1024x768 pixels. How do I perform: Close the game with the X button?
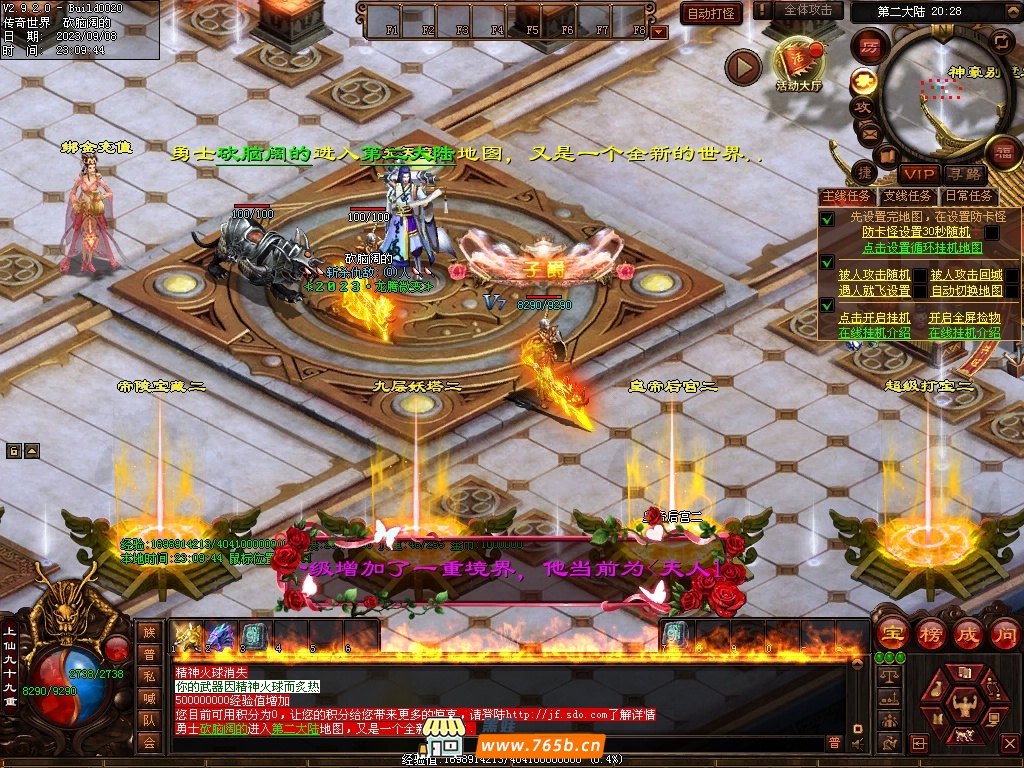[x=1011, y=744]
